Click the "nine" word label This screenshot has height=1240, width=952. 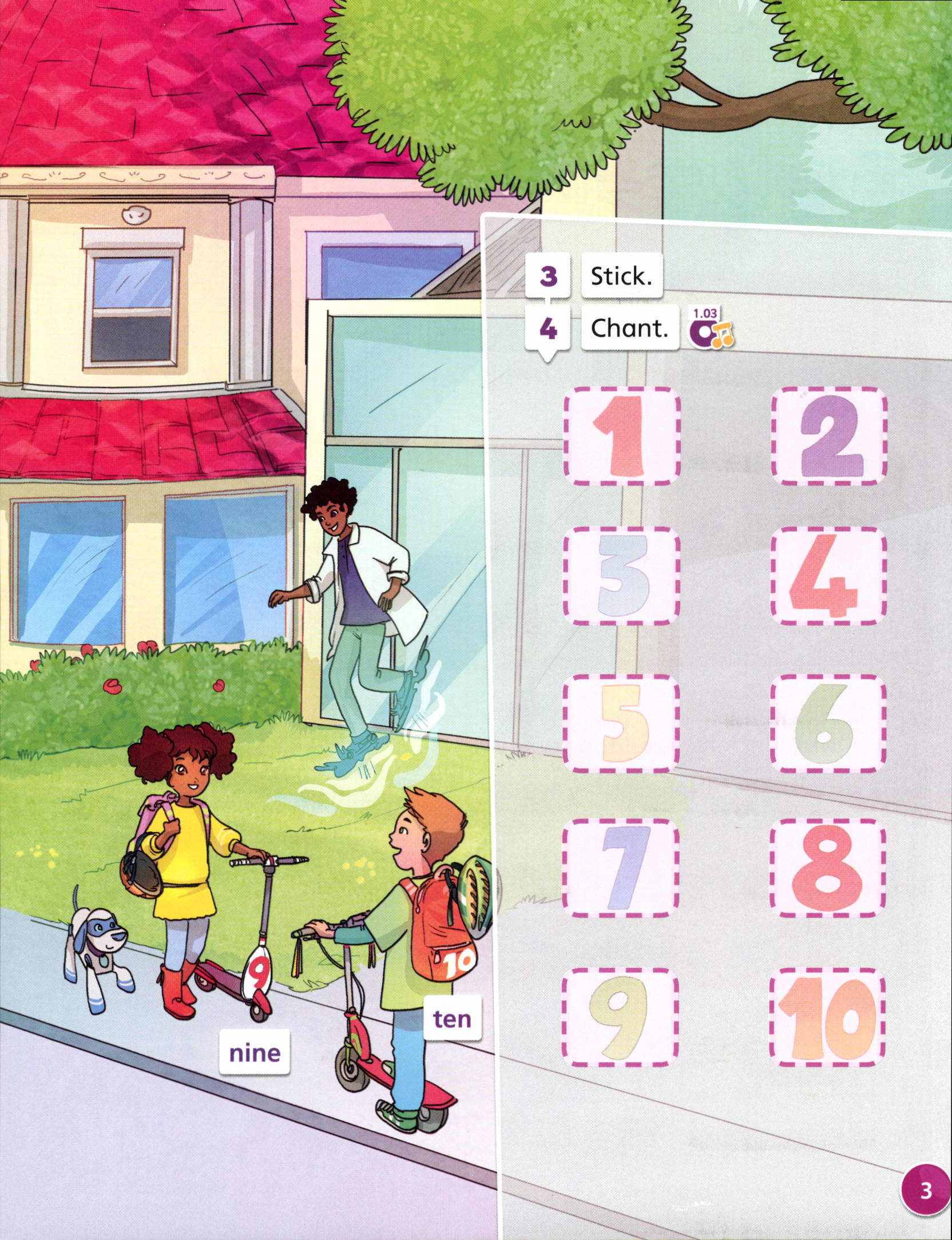pos(255,1052)
